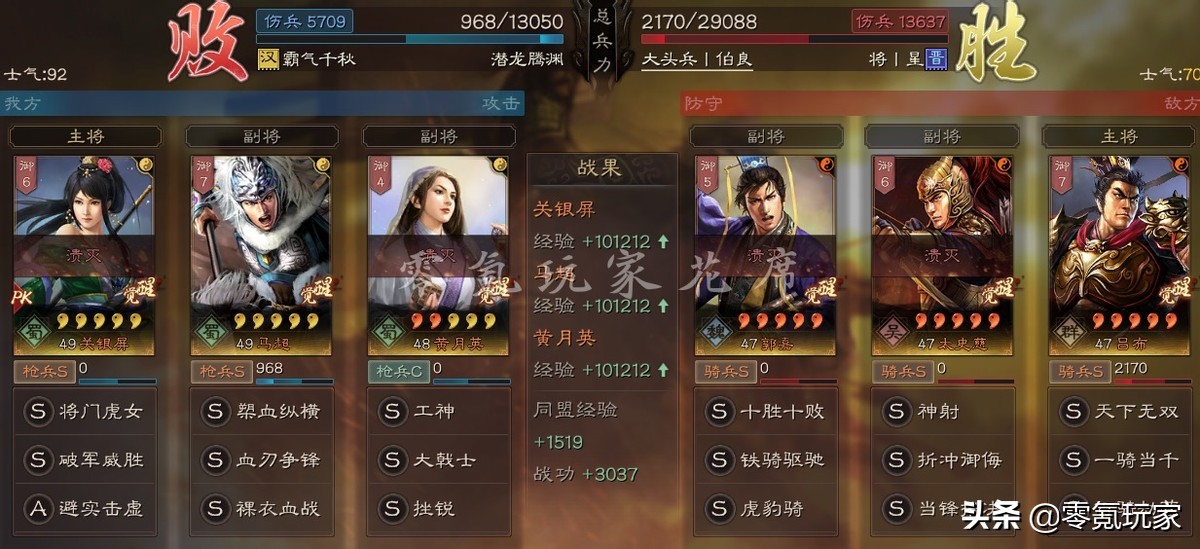Image resolution: width=1200 pixels, height=549 pixels.
Task: Select the 关银屏 general portrait
Action: click(x=85, y=250)
